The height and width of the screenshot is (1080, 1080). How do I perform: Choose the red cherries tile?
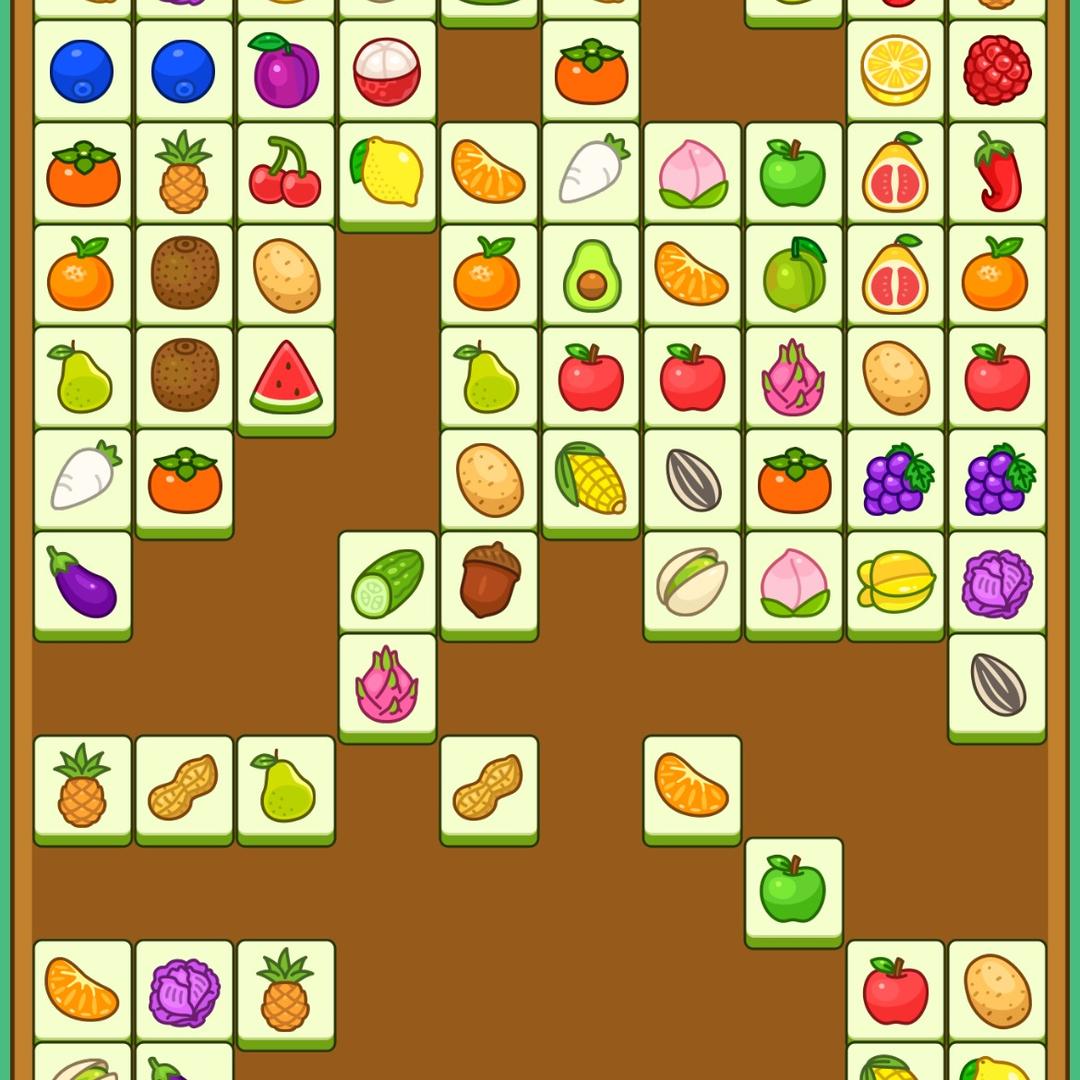(x=285, y=173)
